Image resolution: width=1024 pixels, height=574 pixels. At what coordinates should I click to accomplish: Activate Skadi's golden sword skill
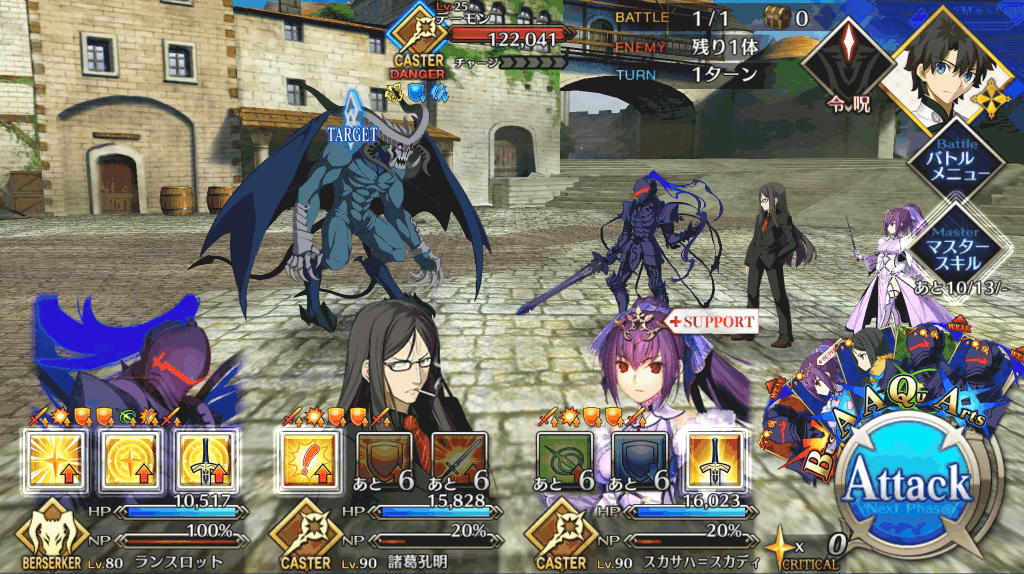pyautogui.click(x=714, y=460)
